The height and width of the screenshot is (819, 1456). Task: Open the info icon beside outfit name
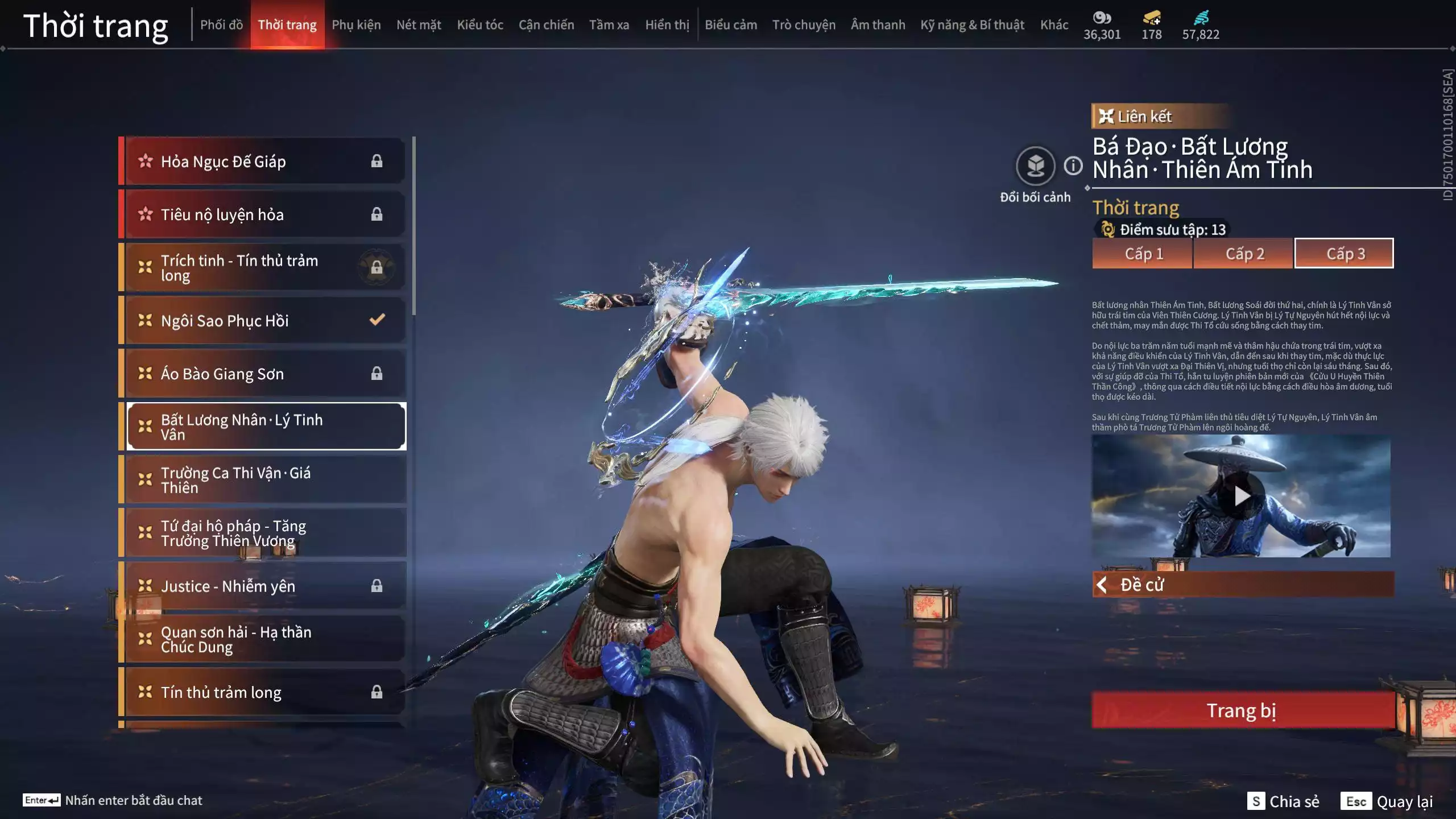[1073, 166]
